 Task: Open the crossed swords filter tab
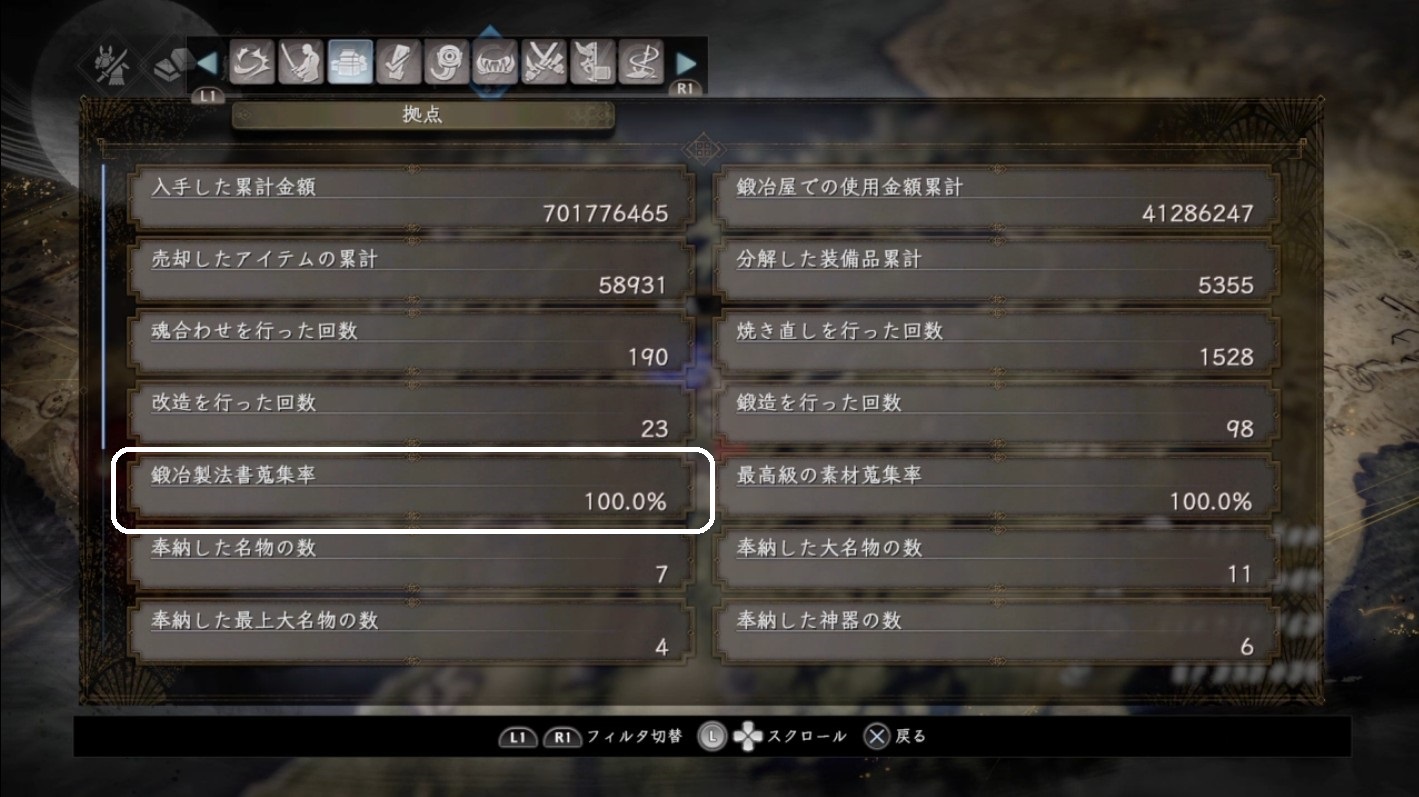pyautogui.click(x=544, y=63)
